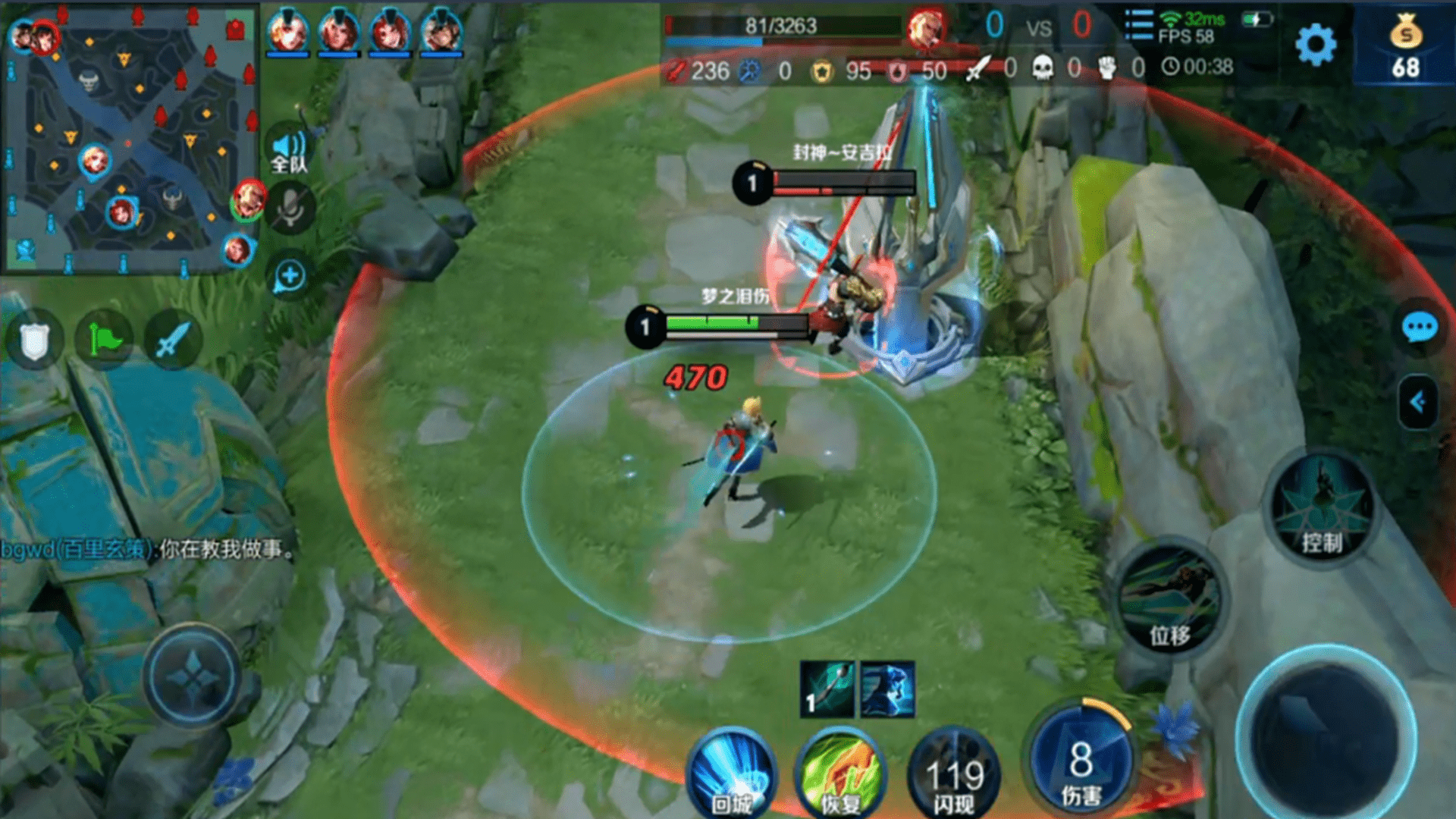Viewport: 1456px width, 819px height.
Task: Open the scoreboard list icon
Action: coord(1138,25)
